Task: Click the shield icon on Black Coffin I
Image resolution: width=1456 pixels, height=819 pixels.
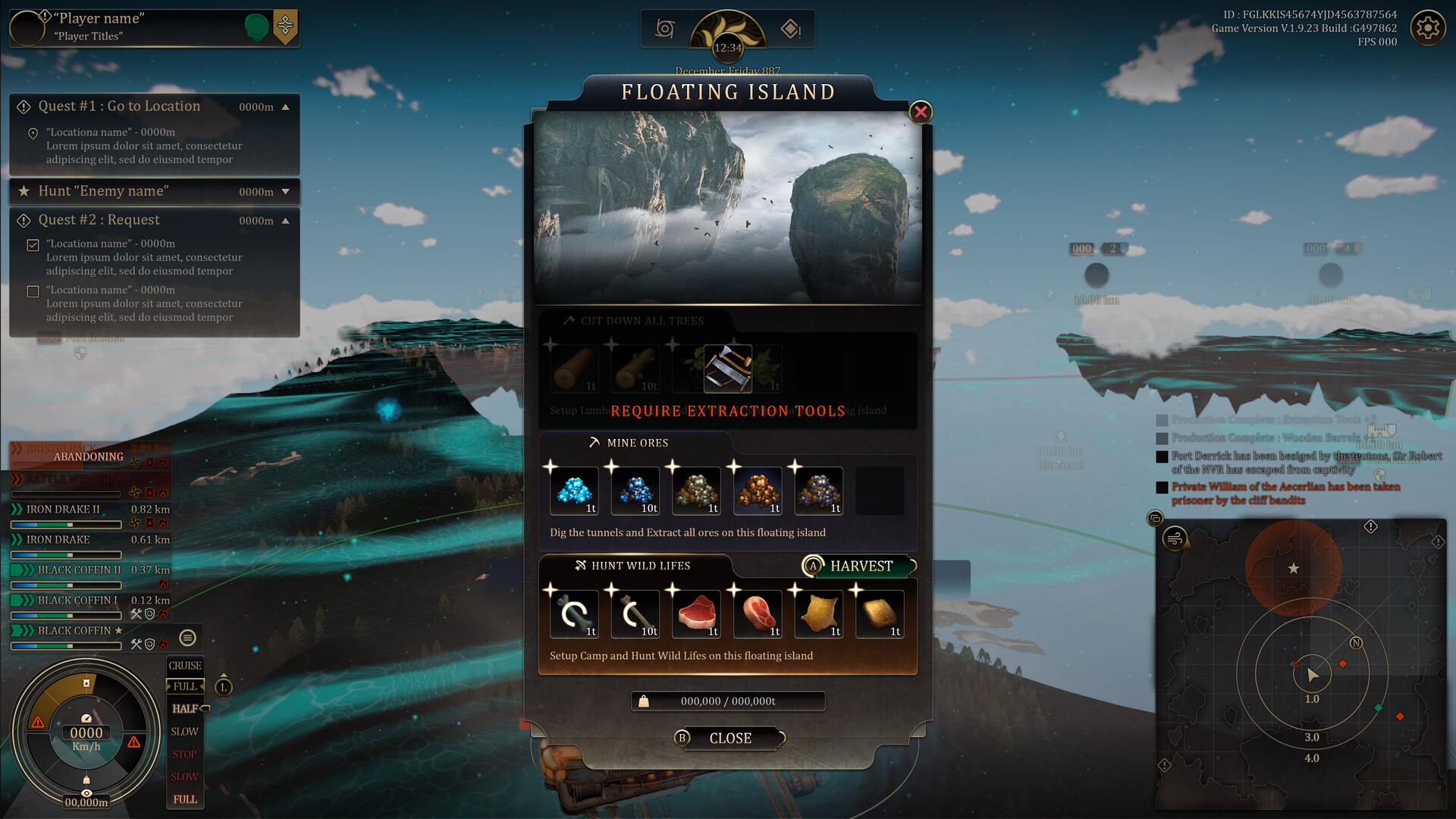Action: [150, 613]
